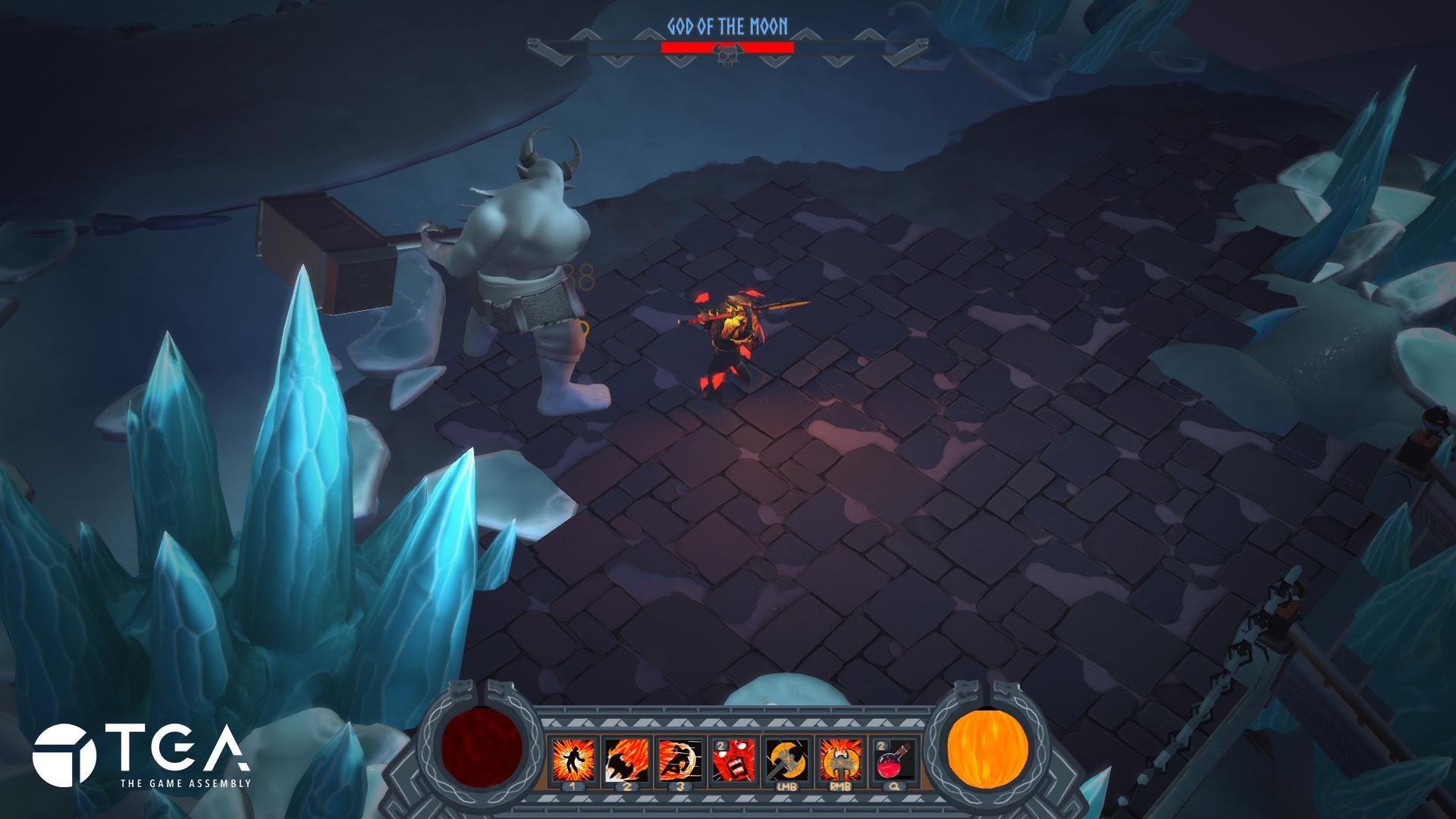Activate the flaming axe throw in slot 2
Screen dimensions: 1456x819
click(x=626, y=758)
